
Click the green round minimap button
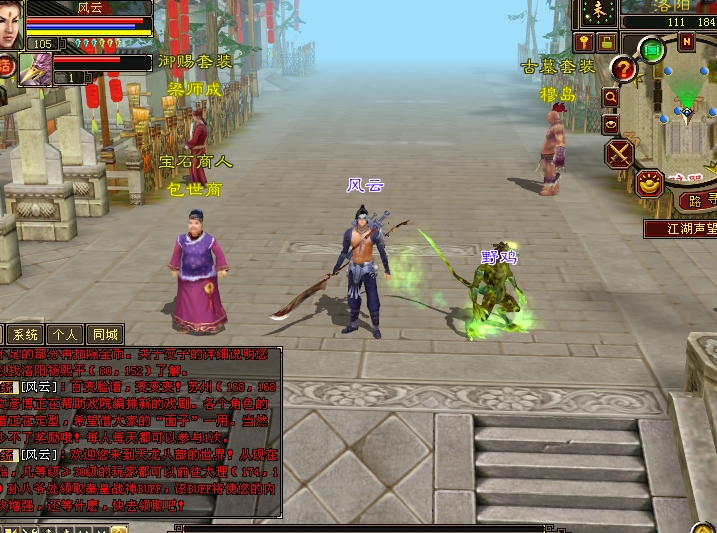652,48
